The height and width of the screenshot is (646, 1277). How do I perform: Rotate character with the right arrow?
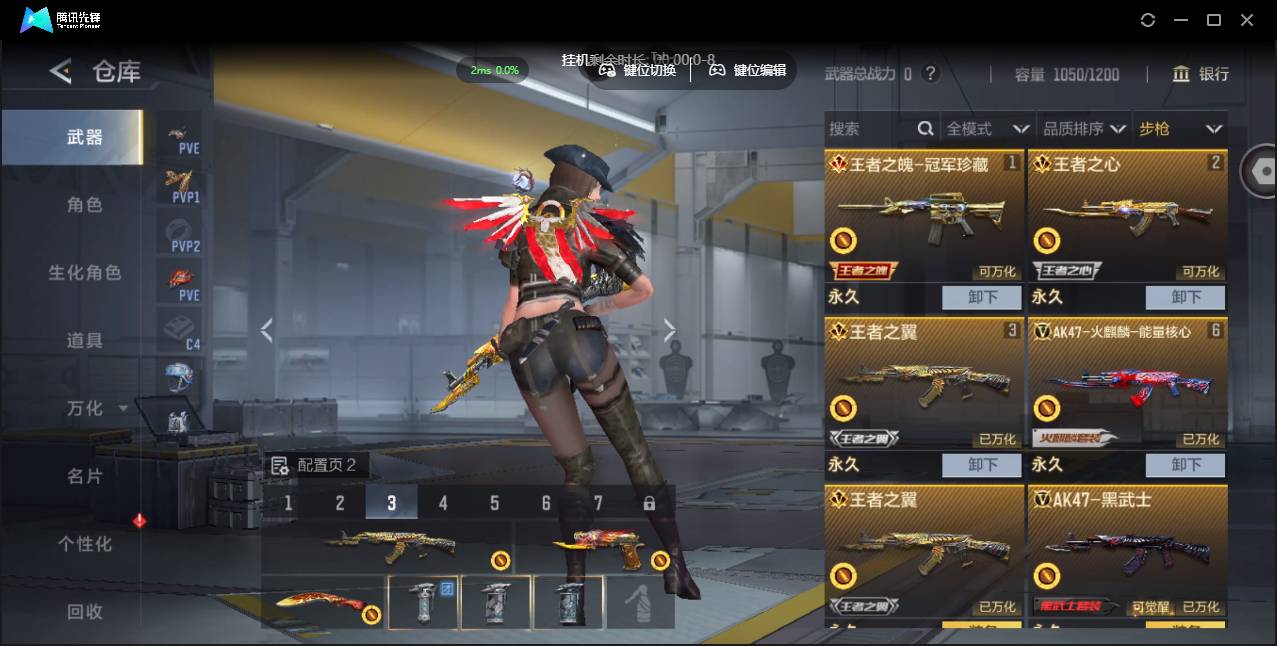[x=669, y=330]
